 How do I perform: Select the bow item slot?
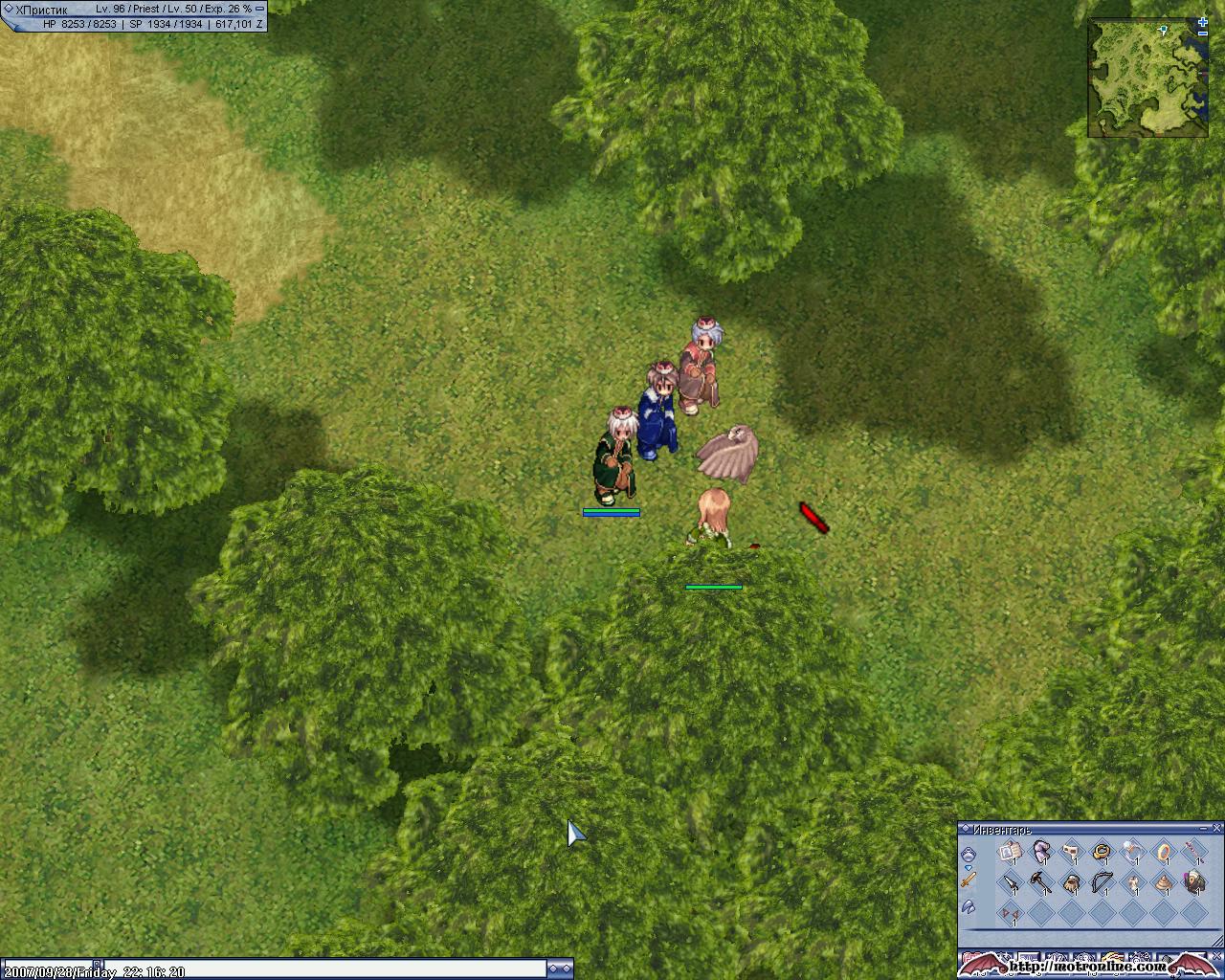[x=1102, y=882]
